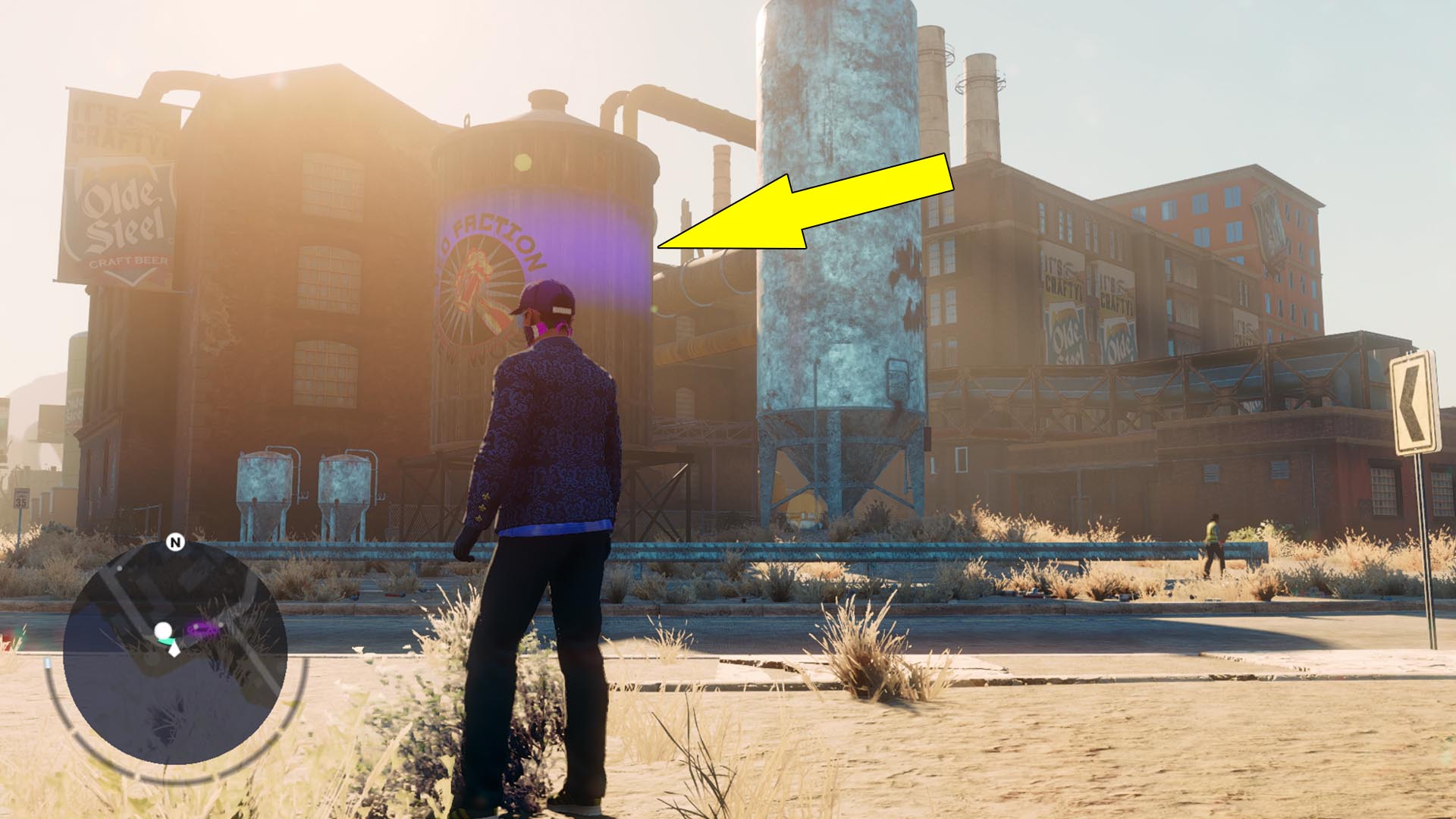Select the white player marker on the minimap
The height and width of the screenshot is (819, 1456).
point(163,631)
